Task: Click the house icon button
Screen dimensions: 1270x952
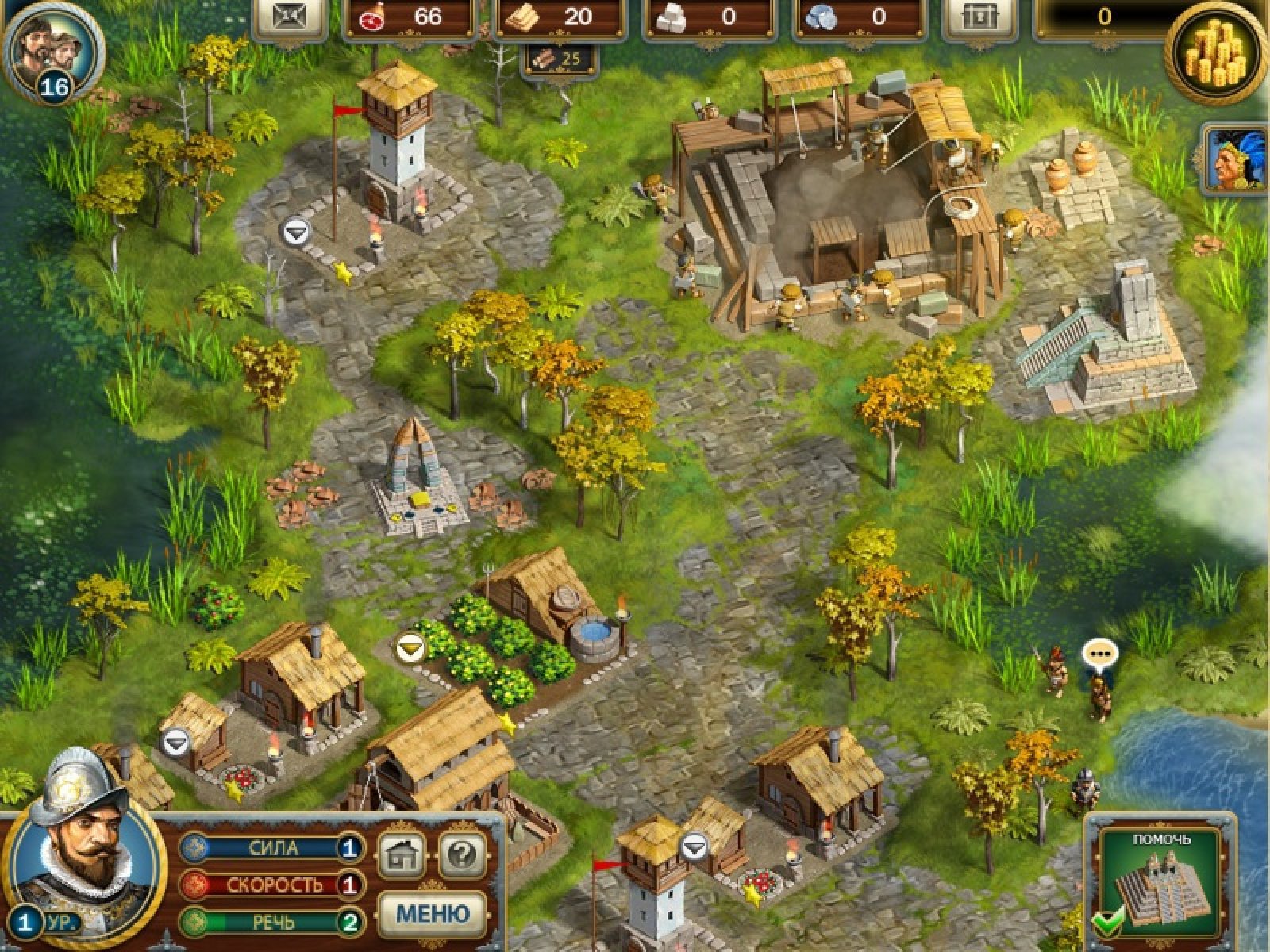Action: pyautogui.click(x=401, y=854)
